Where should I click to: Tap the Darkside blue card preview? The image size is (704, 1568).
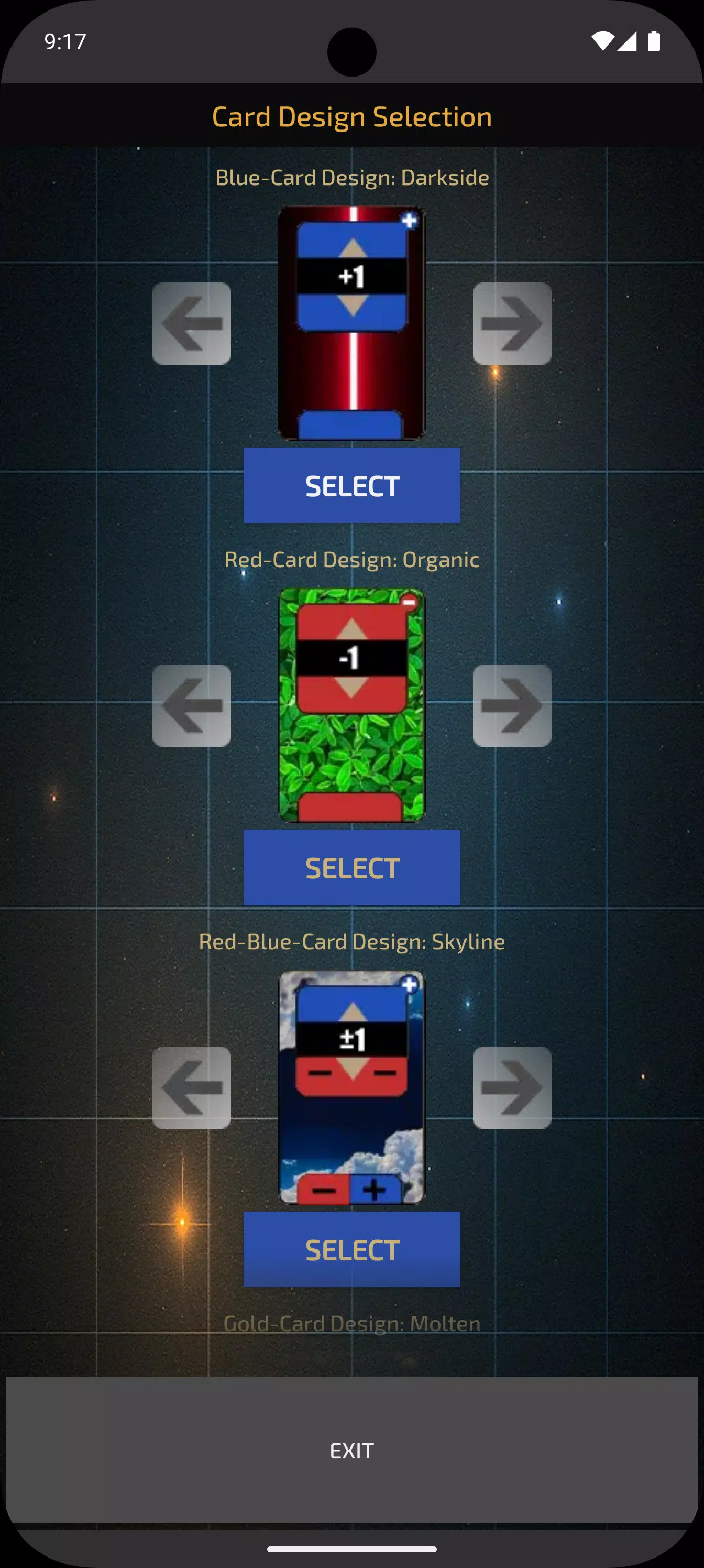[x=351, y=323]
